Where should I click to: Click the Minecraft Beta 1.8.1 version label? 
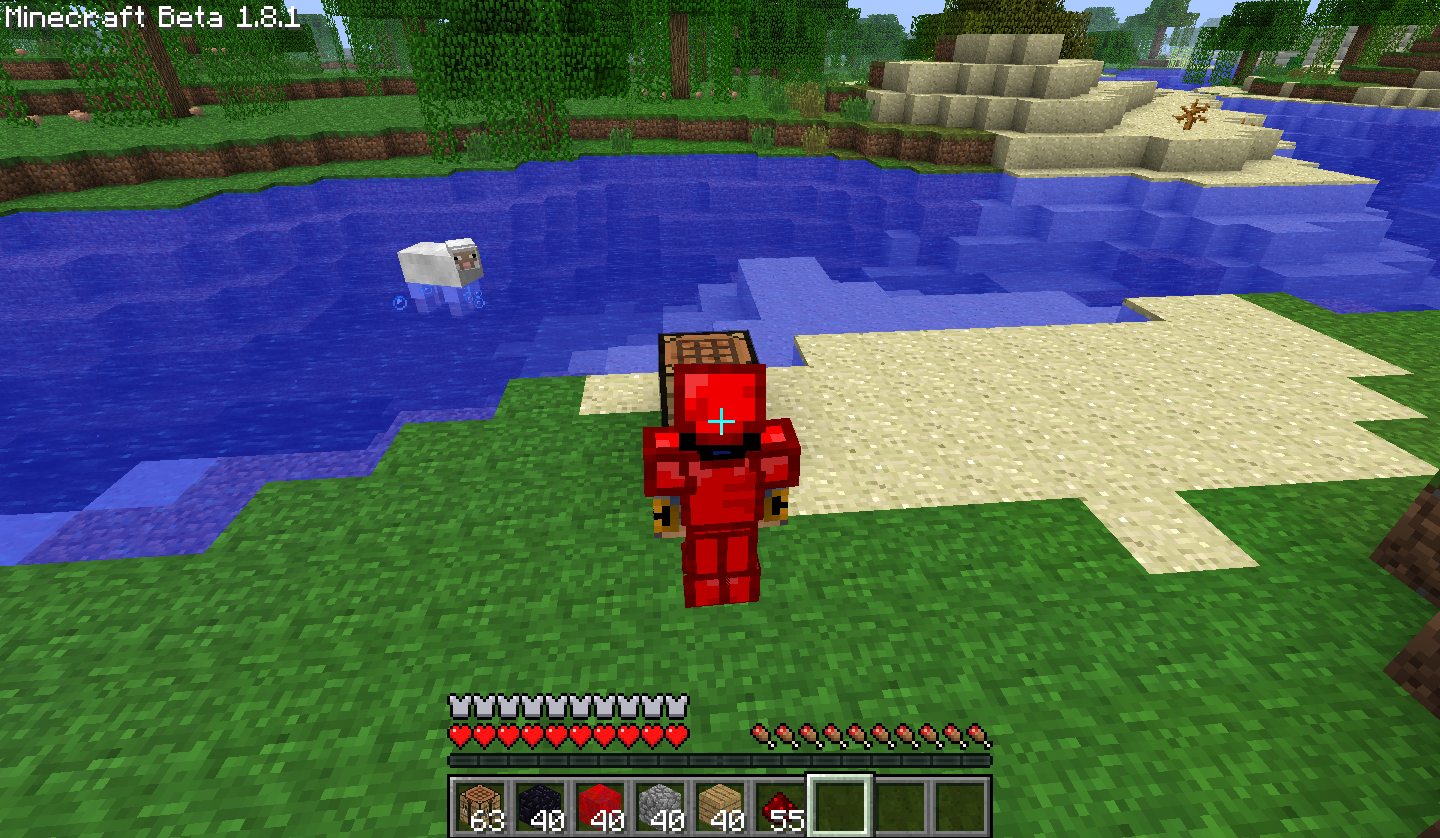tap(150, 15)
